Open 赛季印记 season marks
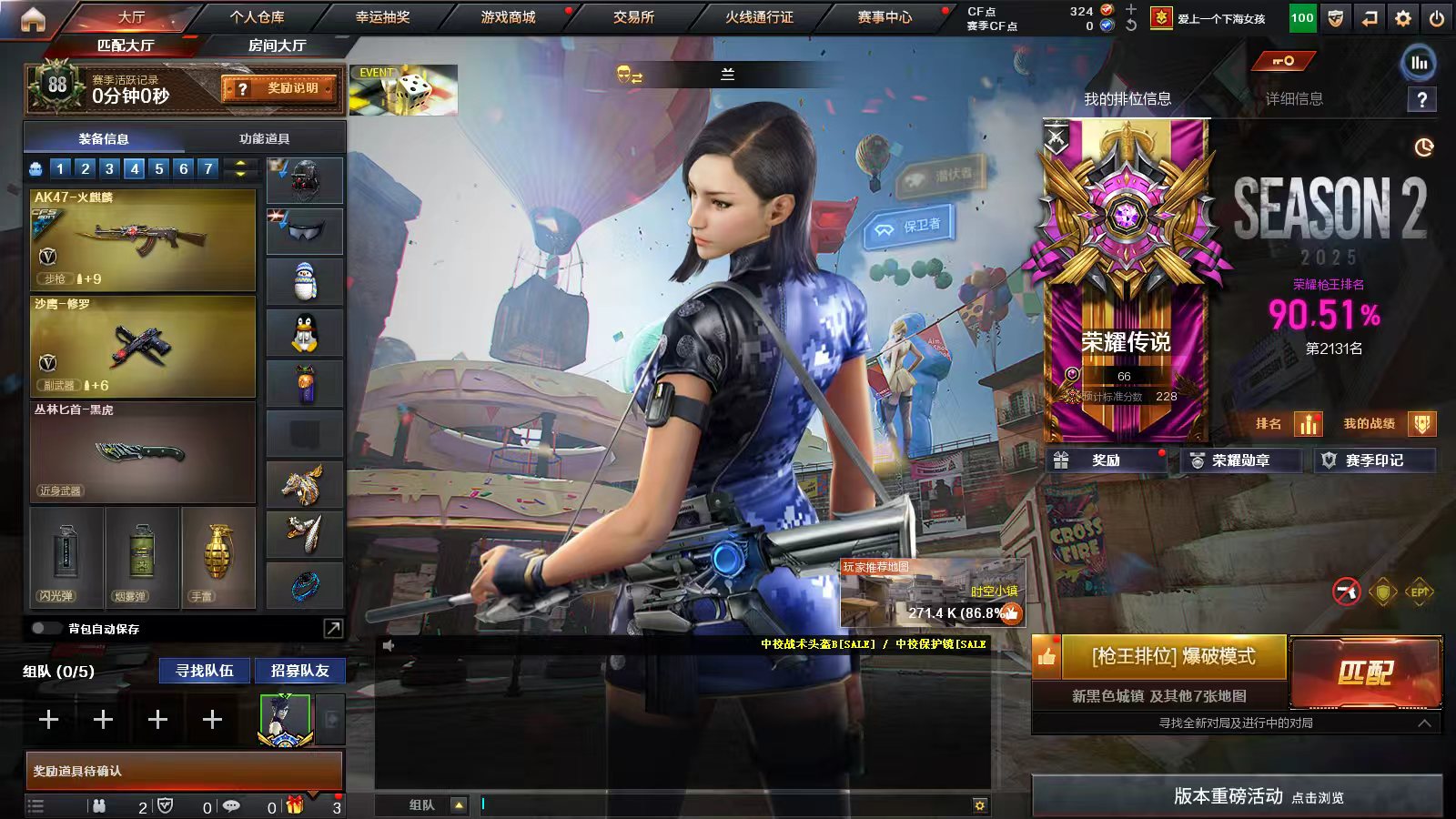This screenshot has height=819, width=1456. (1374, 460)
